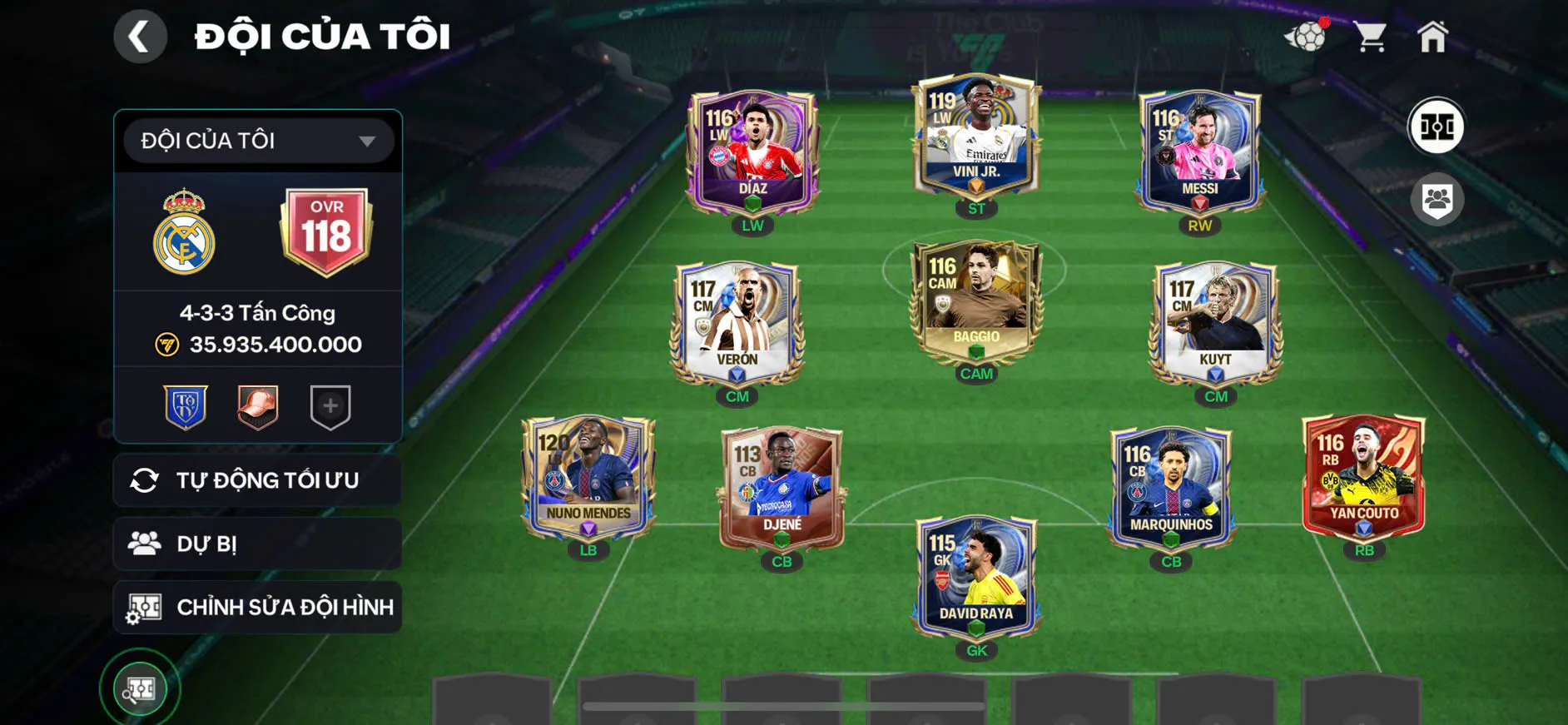Open the DỰ BỊ substitutes list

coord(258,544)
